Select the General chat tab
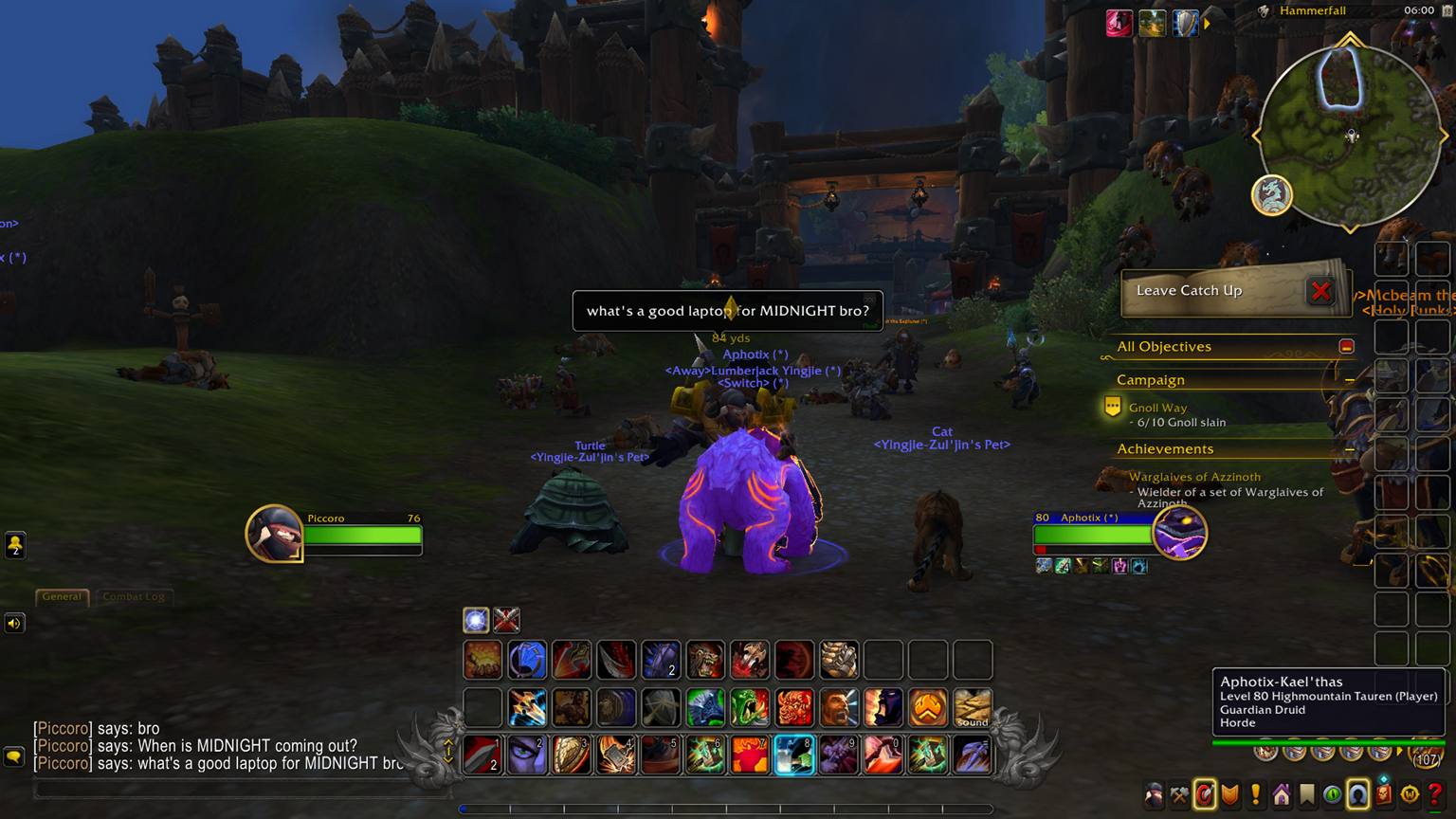1456x819 pixels. [62, 596]
